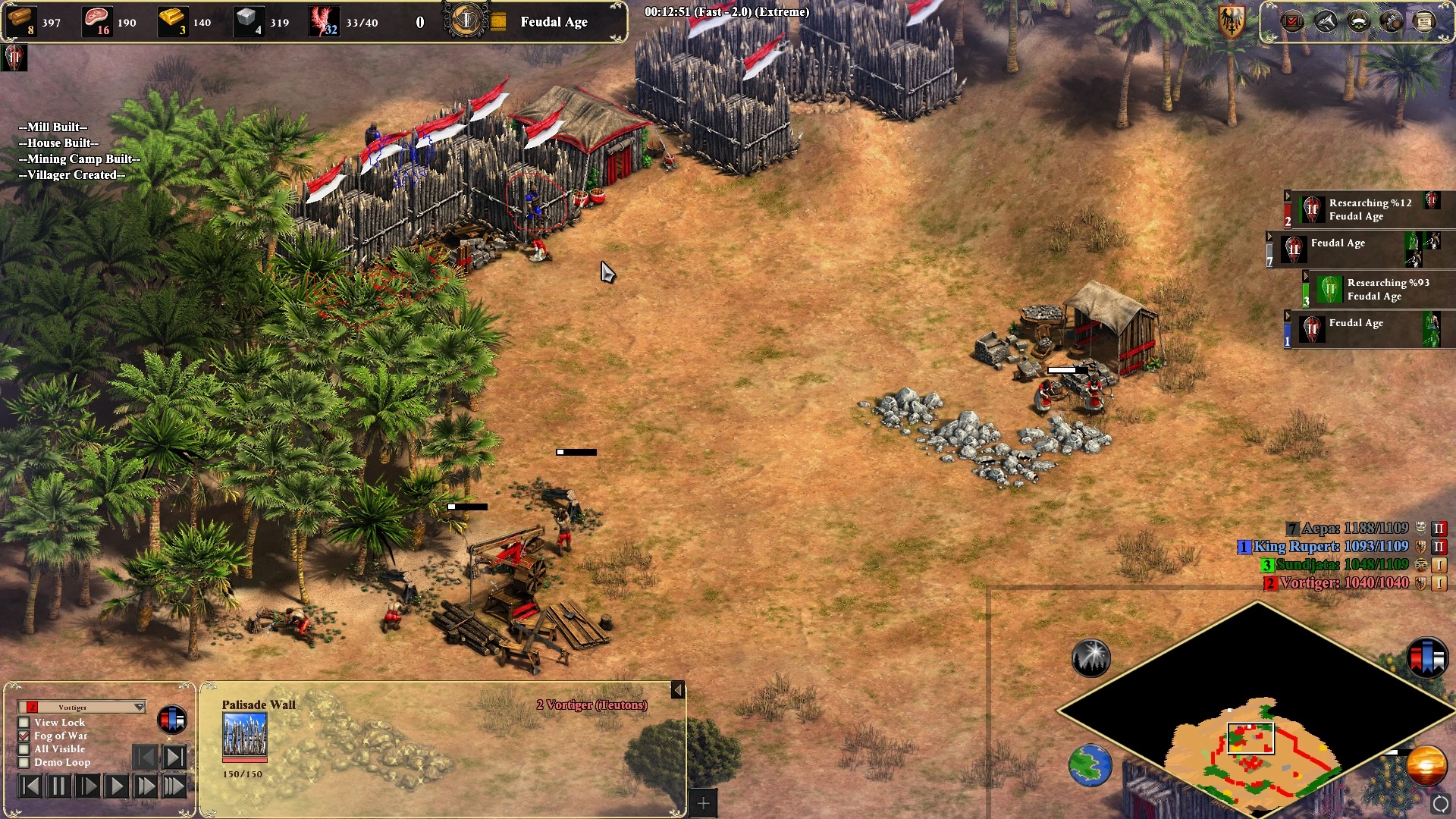Click the idle villager icon below resources

pos(14,58)
